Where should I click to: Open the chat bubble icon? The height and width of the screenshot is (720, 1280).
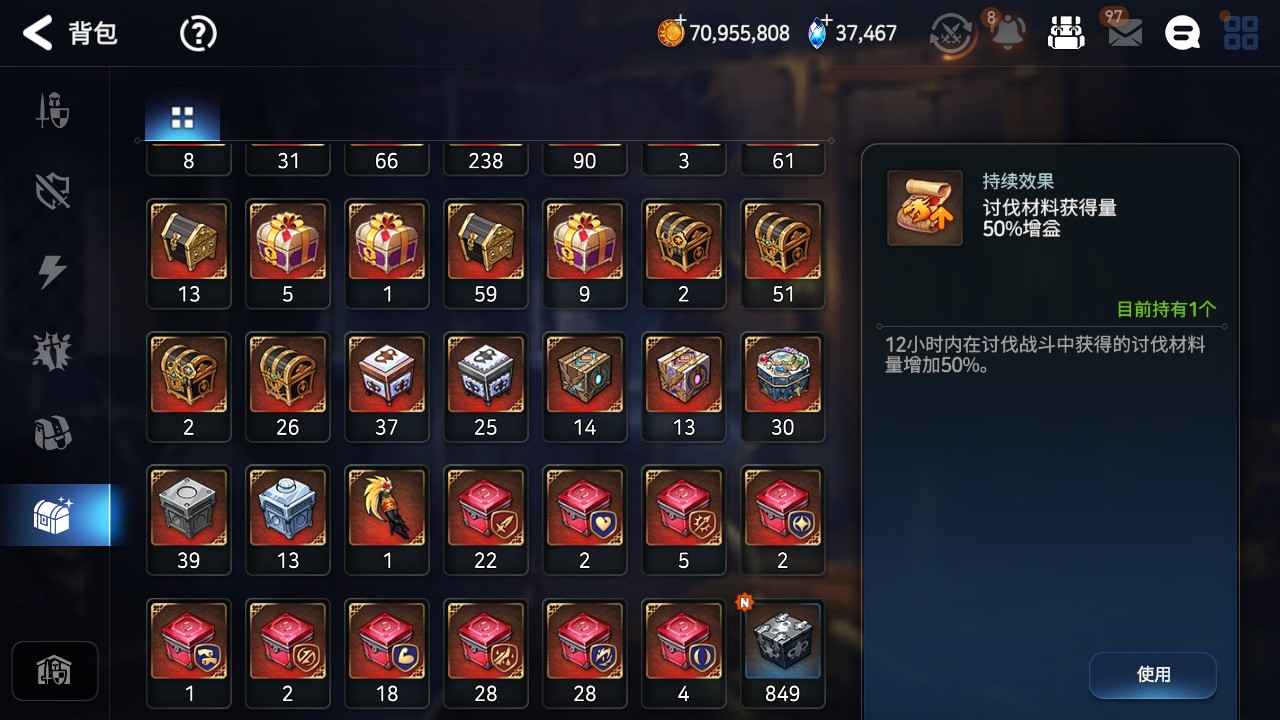1182,33
